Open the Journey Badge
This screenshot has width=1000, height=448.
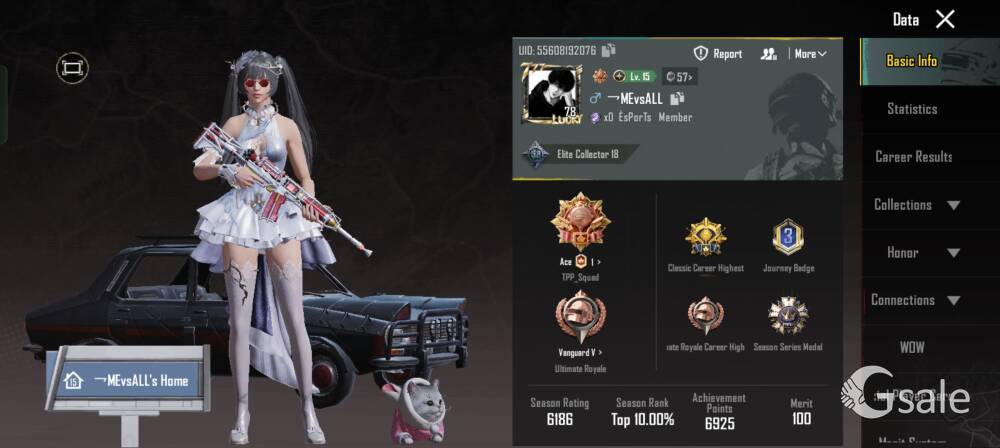(x=789, y=239)
